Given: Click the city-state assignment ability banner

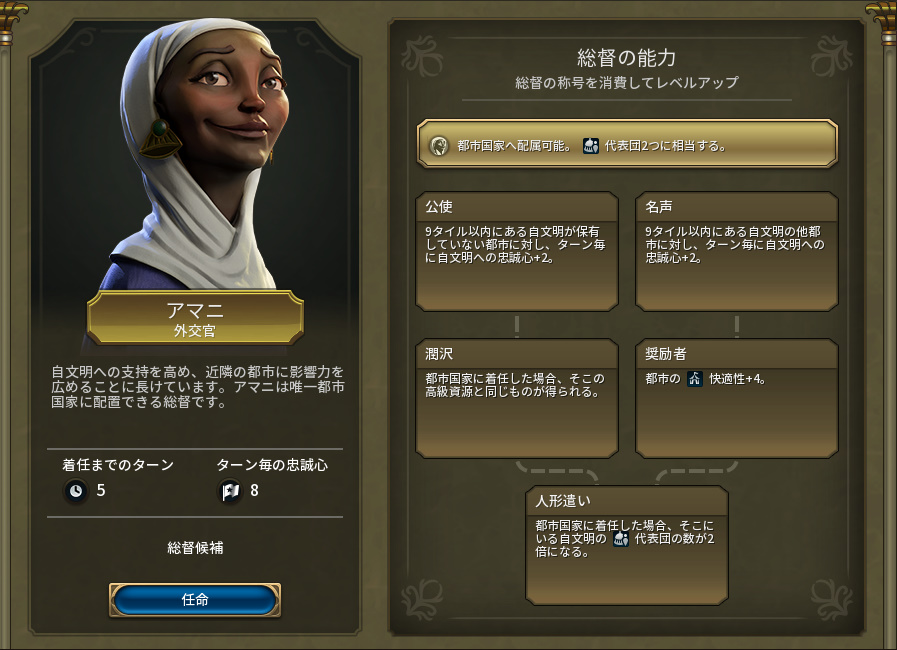Looking at the screenshot, I should point(627,144).
